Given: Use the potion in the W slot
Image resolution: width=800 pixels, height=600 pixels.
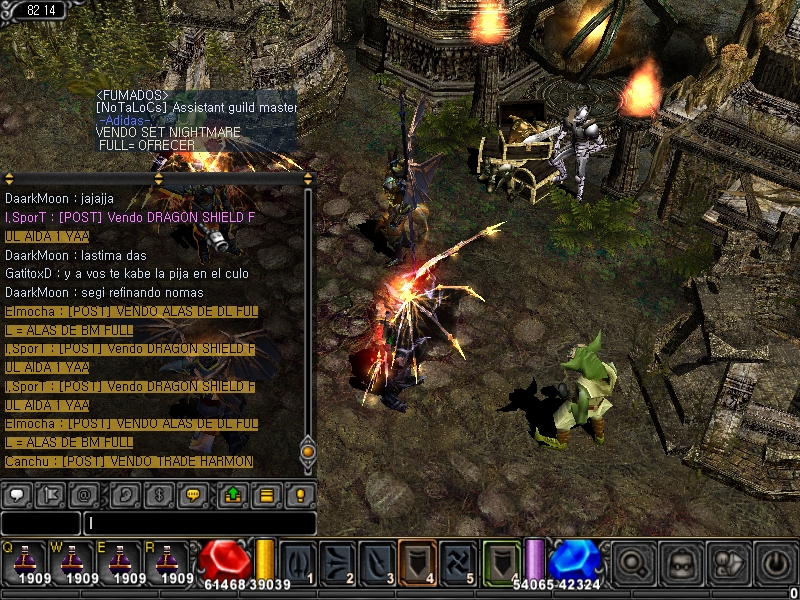Looking at the screenshot, I should click(72, 562).
